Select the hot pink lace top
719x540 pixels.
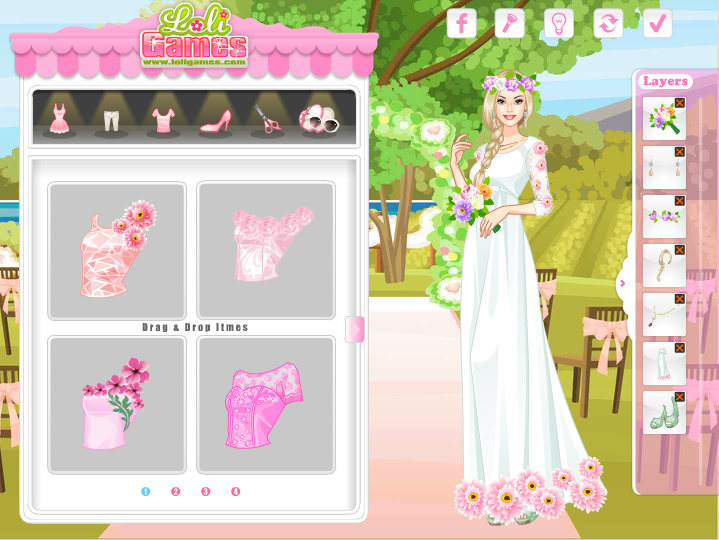click(266, 404)
